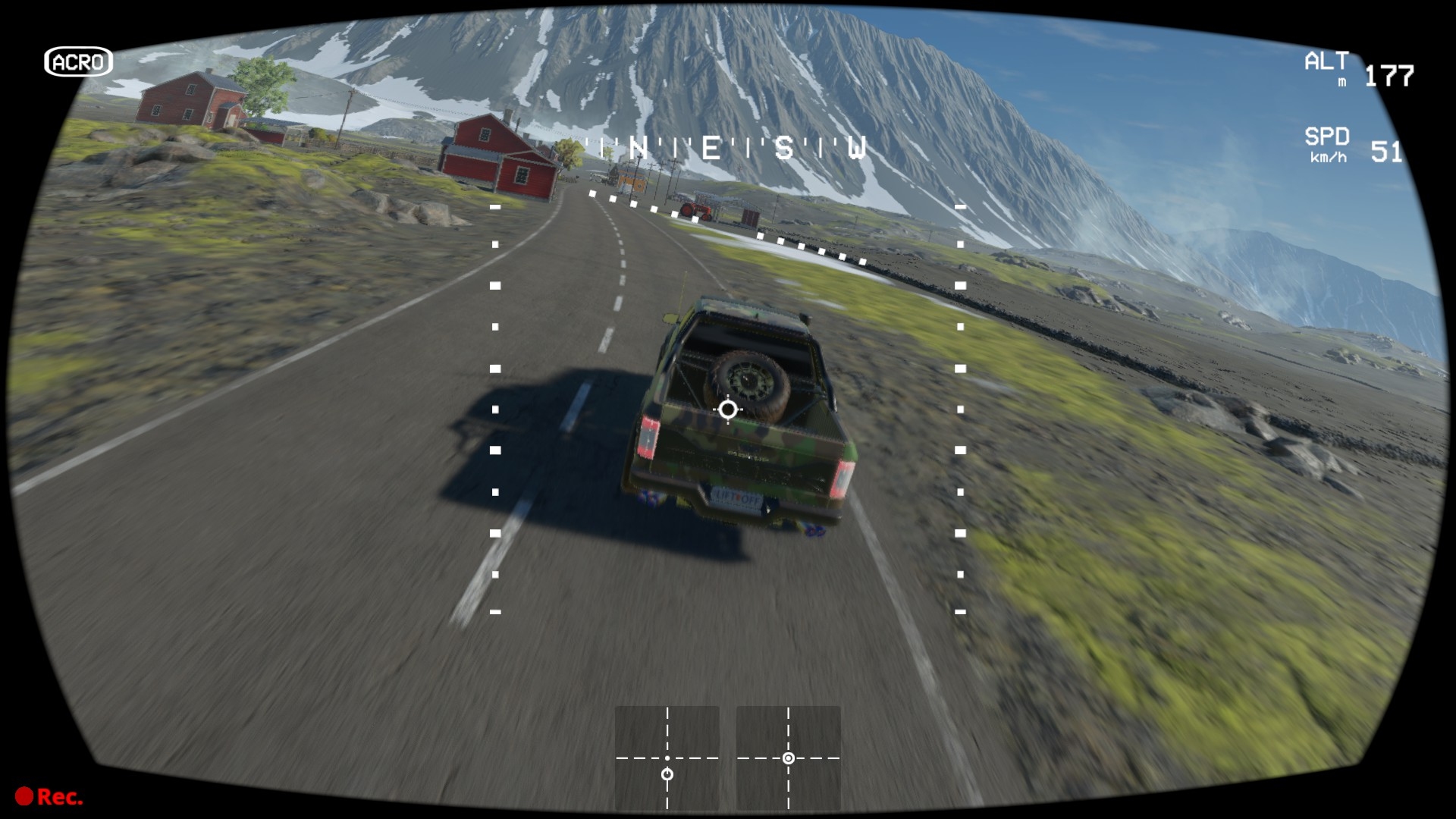Select the left stick input display

tap(667, 758)
